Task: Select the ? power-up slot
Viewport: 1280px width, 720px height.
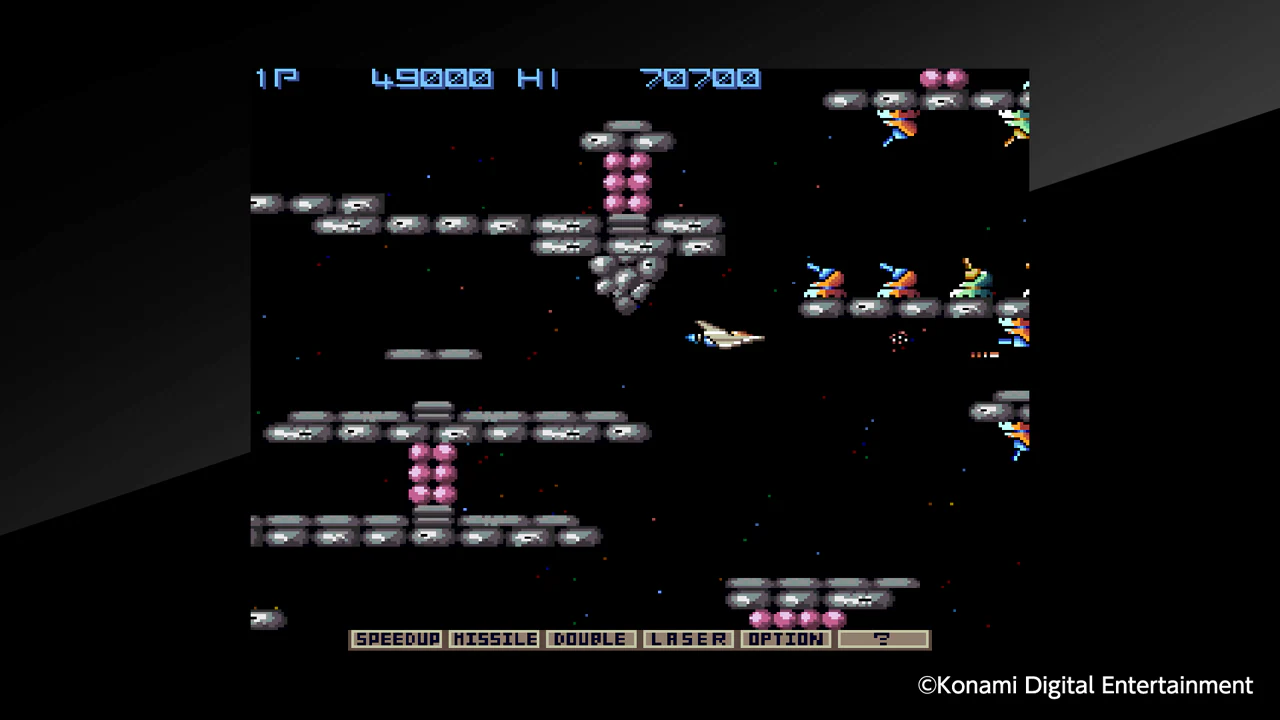Action: point(881,639)
